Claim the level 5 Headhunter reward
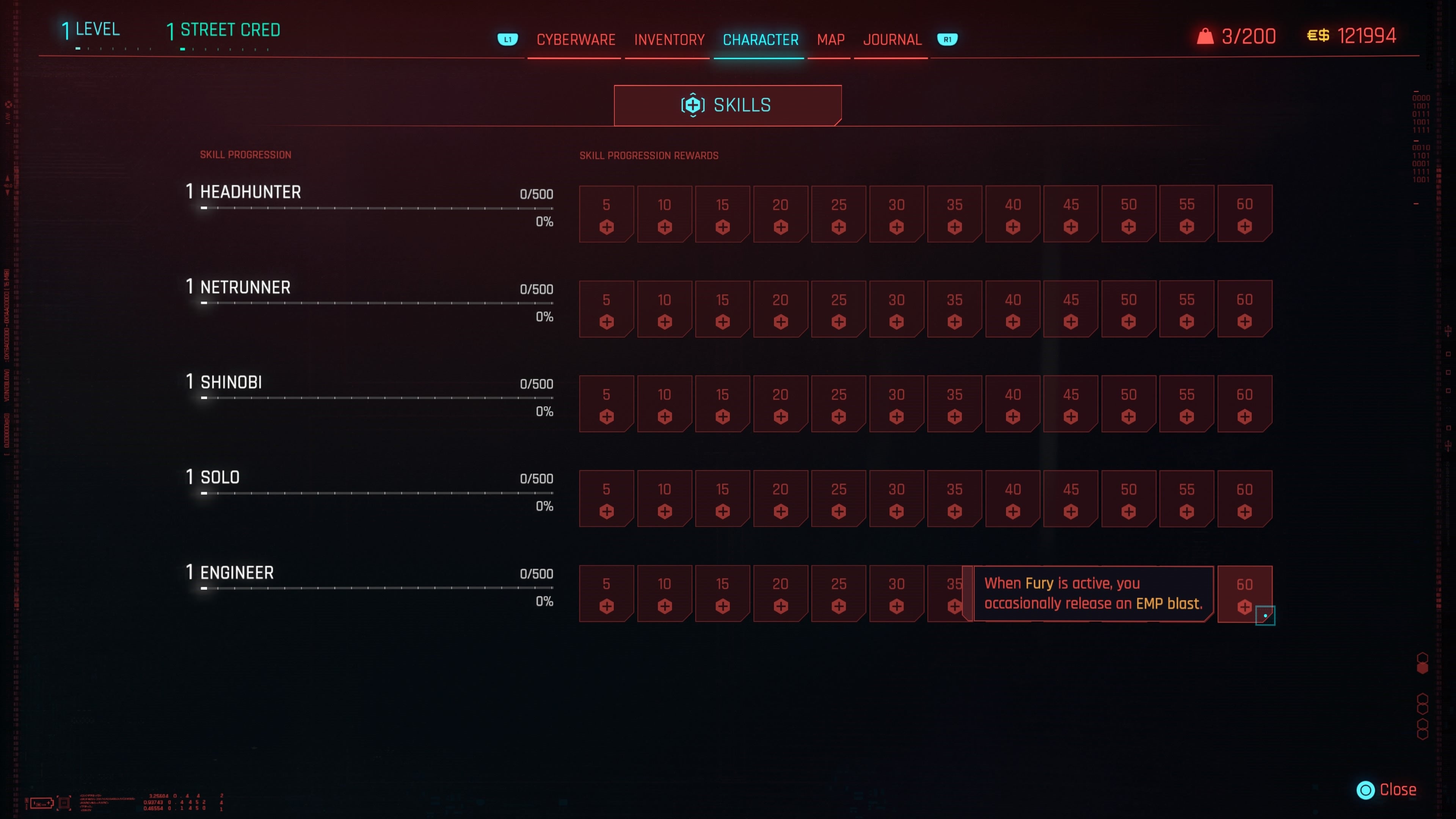This screenshot has width=1456, height=819. click(x=607, y=213)
